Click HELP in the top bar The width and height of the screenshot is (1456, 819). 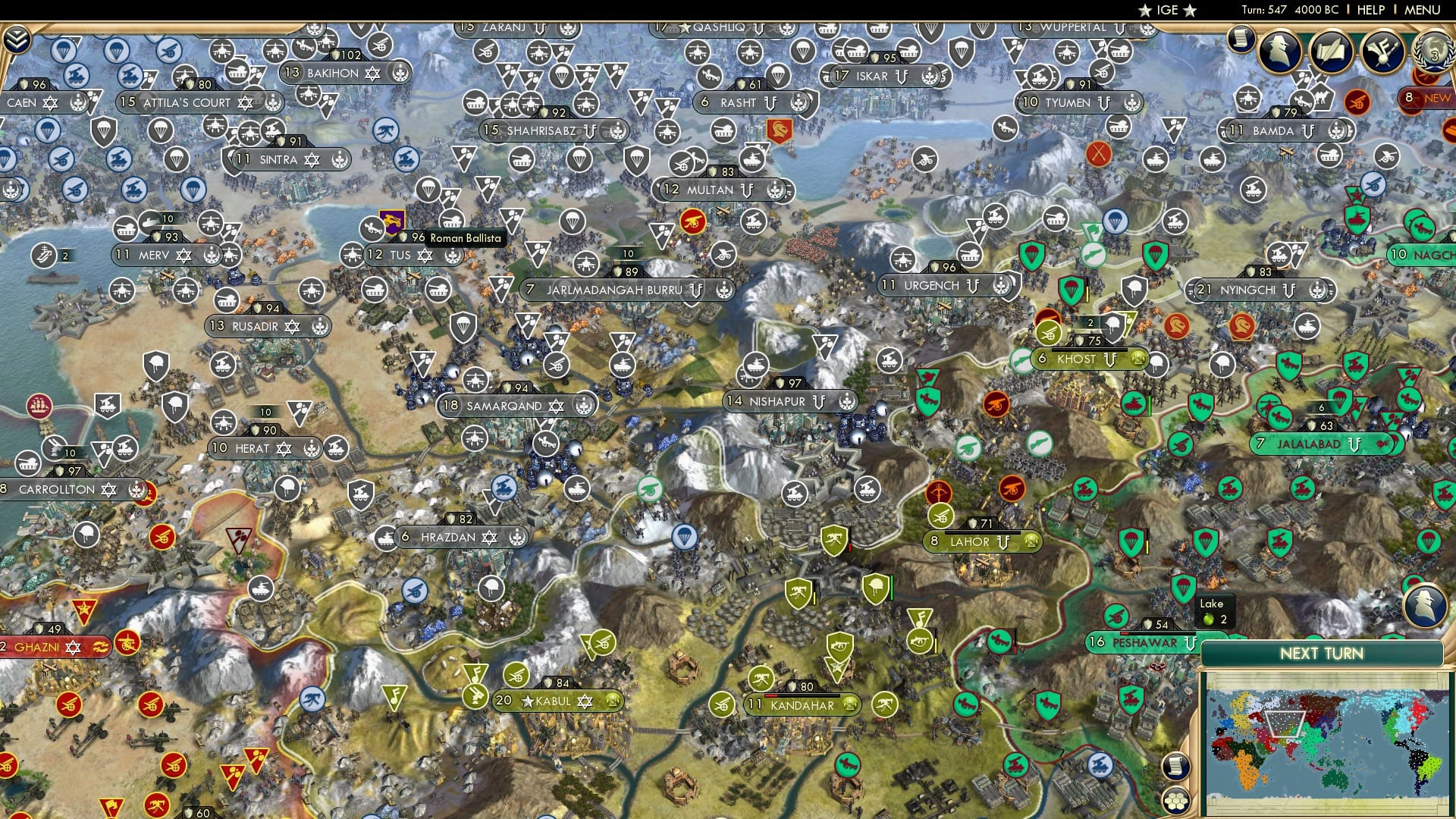(1370, 10)
